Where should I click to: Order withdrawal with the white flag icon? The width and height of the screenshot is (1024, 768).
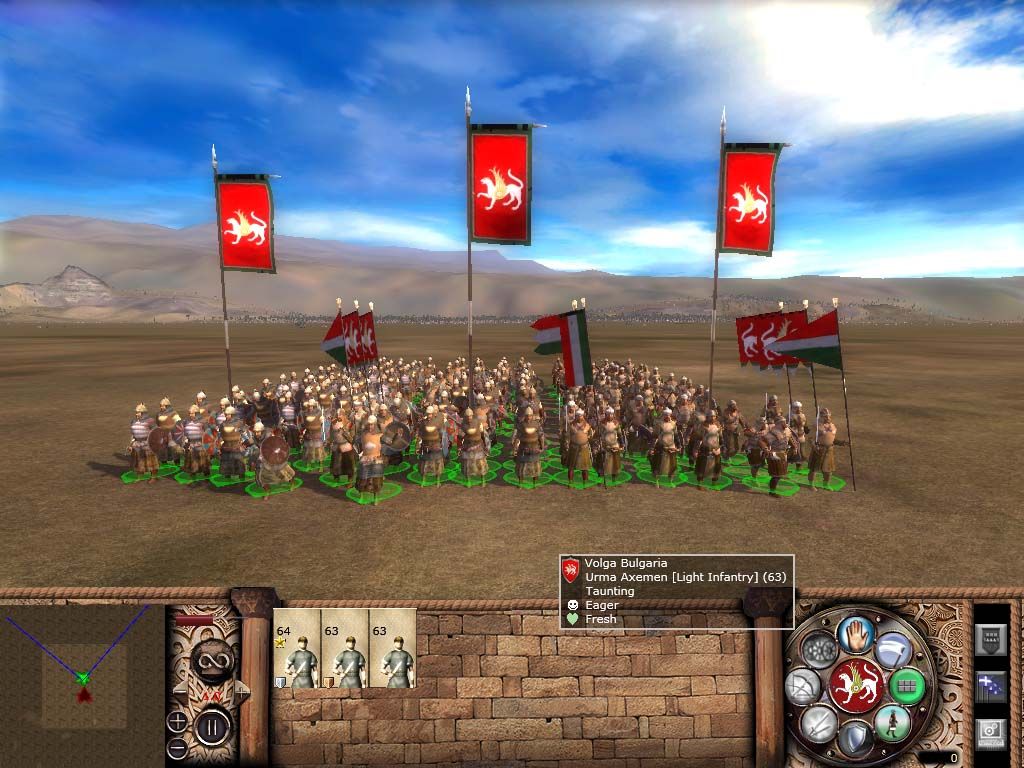pyautogui.click(x=894, y=651)
